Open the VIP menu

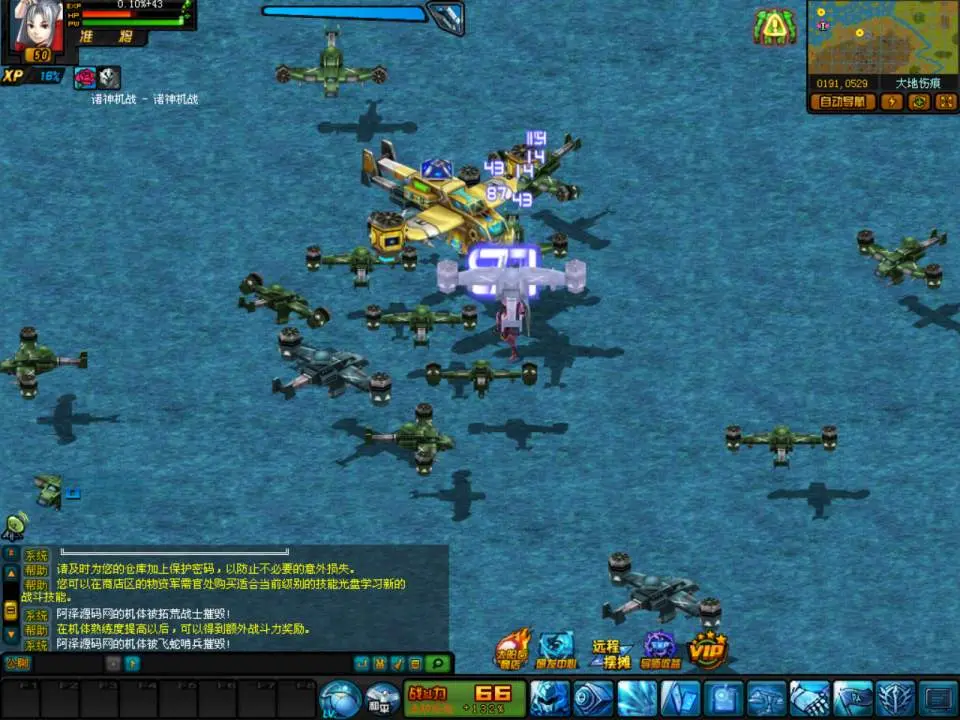(707, 651)
